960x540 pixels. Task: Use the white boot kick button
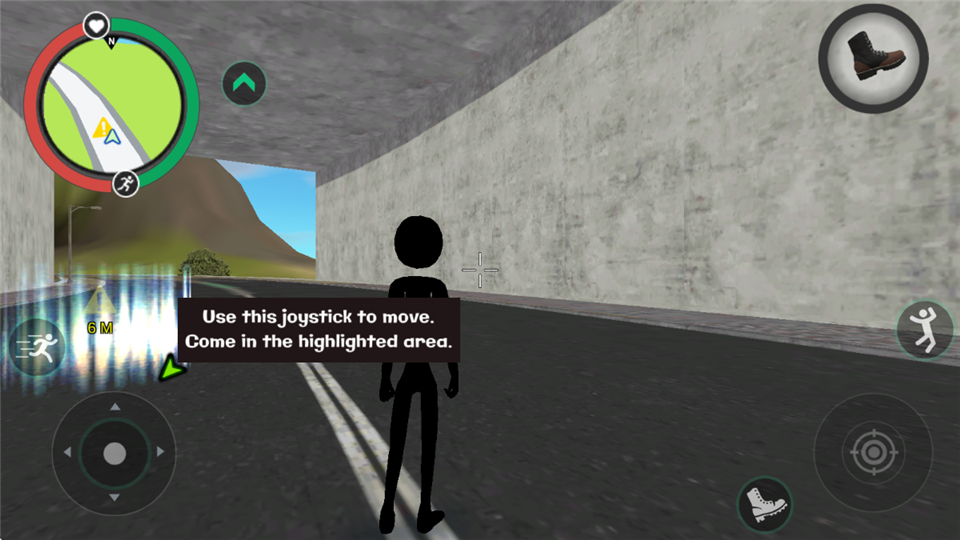(764, 503)
